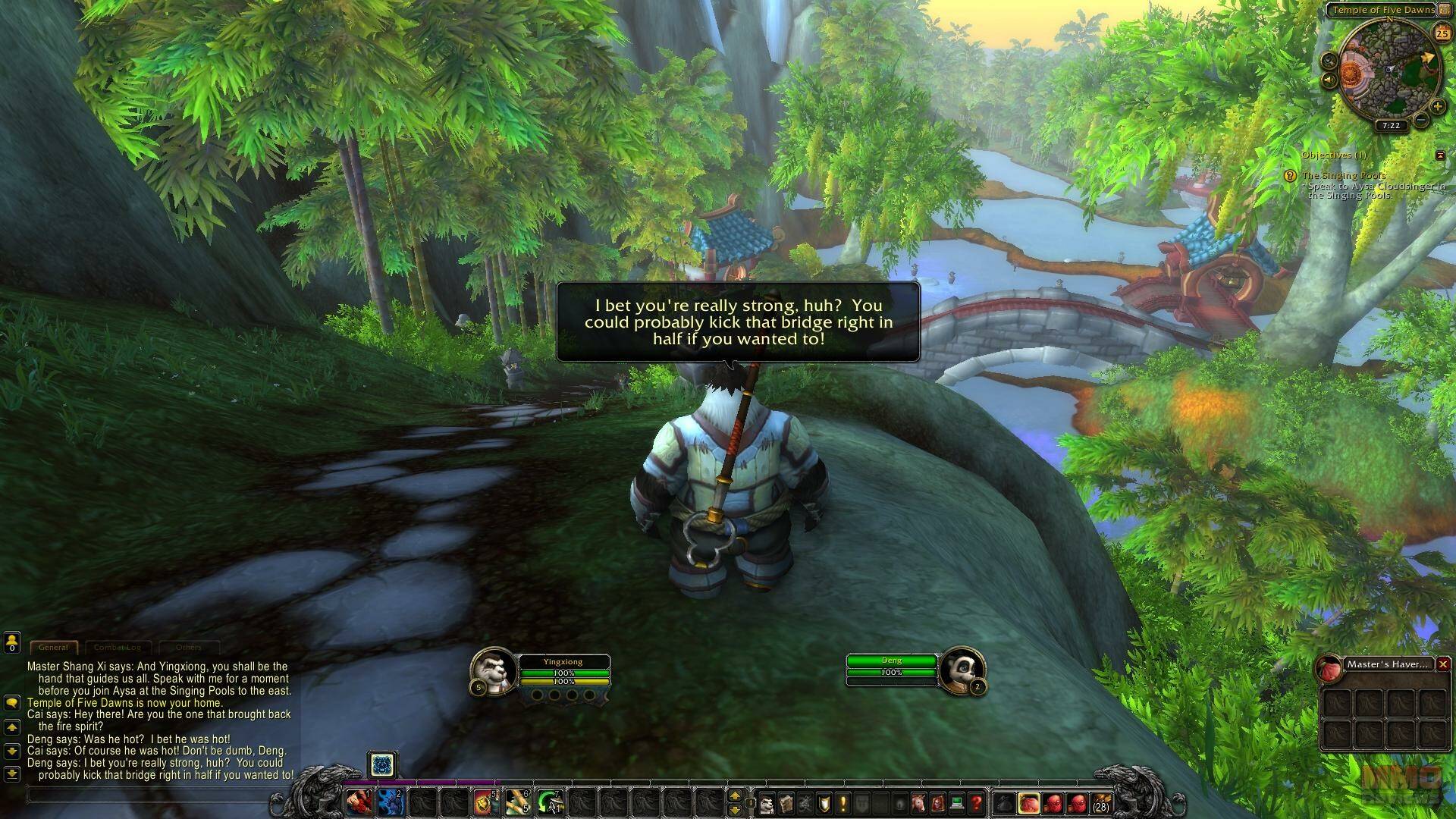Toggle the minimap tracking magnifier button
This screenshot has width=1456, height=819.
1329,61
